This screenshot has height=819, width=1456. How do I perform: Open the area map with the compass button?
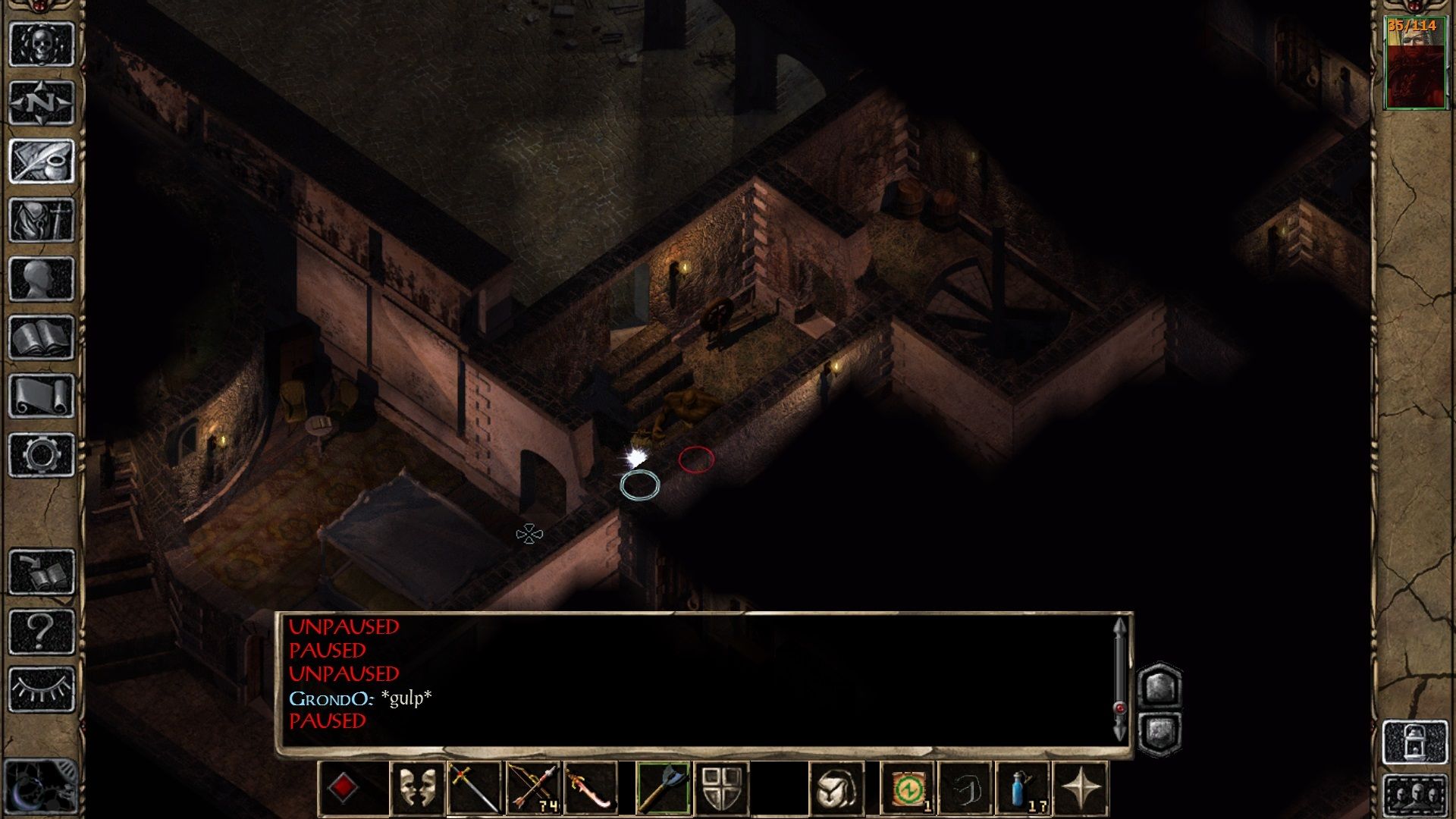[x=42, y=102]
